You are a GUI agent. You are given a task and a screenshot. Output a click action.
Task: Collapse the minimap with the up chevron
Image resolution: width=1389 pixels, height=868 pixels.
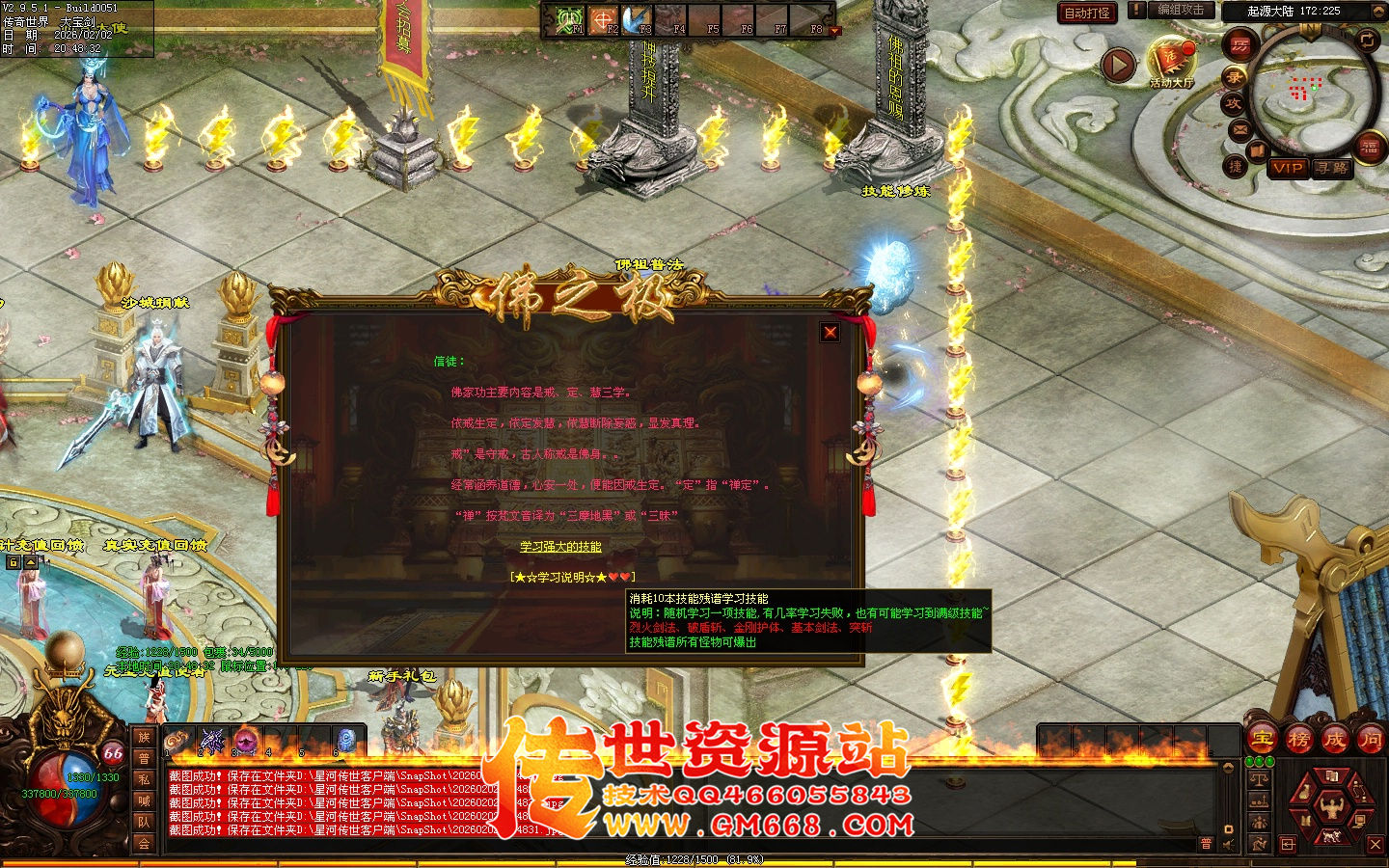(1377, 11)
